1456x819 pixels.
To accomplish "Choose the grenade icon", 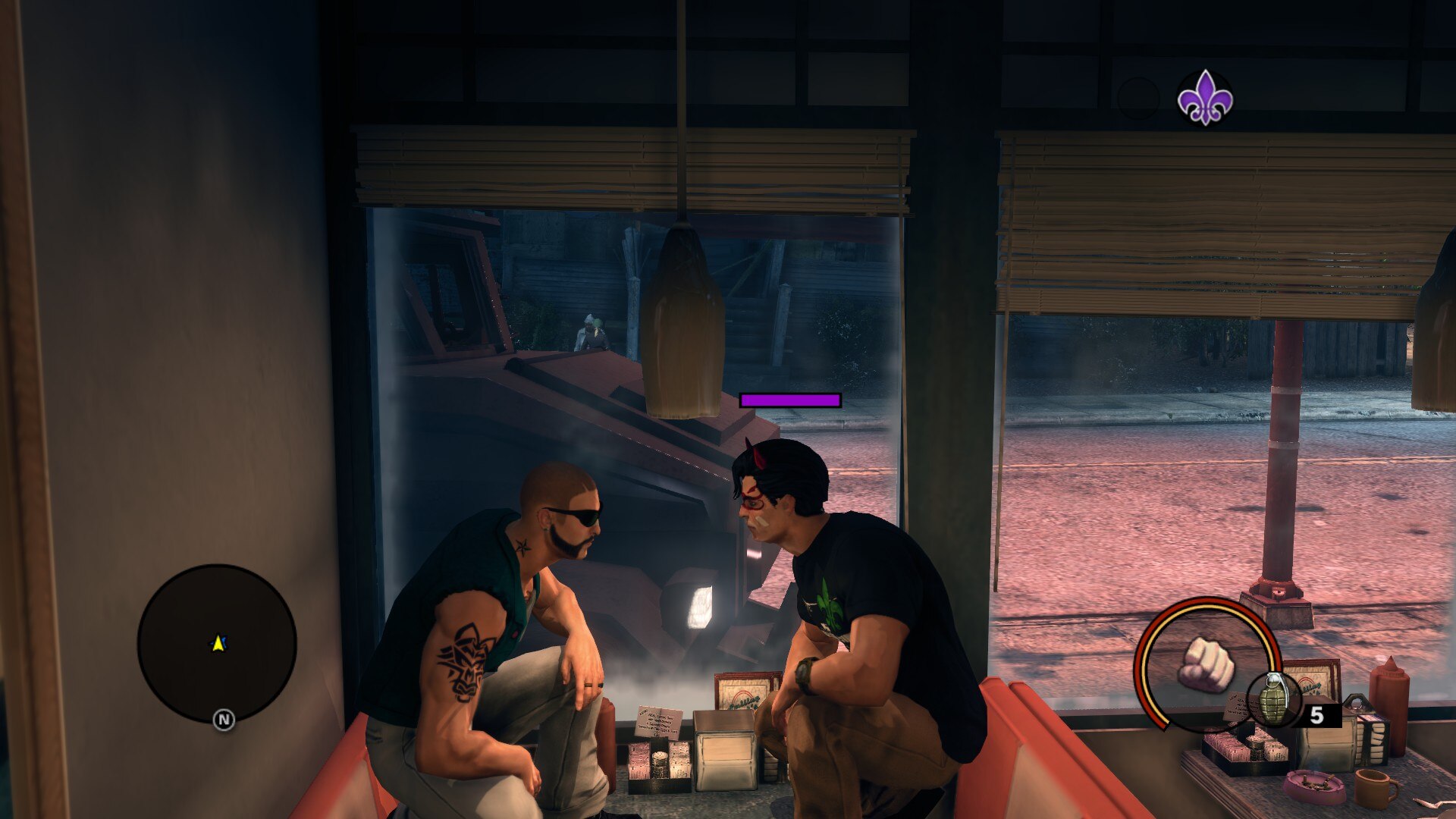I will (1273, 699).
